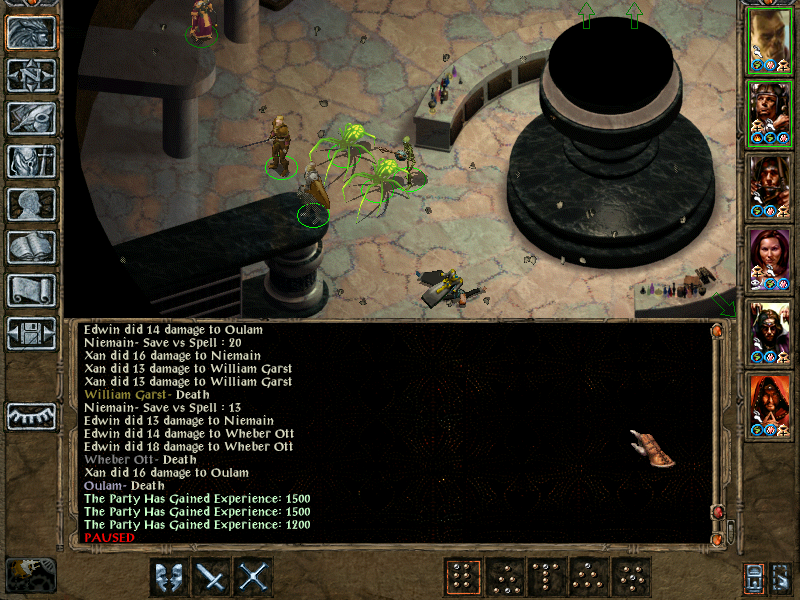
Task: Select the dark-hooded elf portrait
Action: [x=769, y=332]
